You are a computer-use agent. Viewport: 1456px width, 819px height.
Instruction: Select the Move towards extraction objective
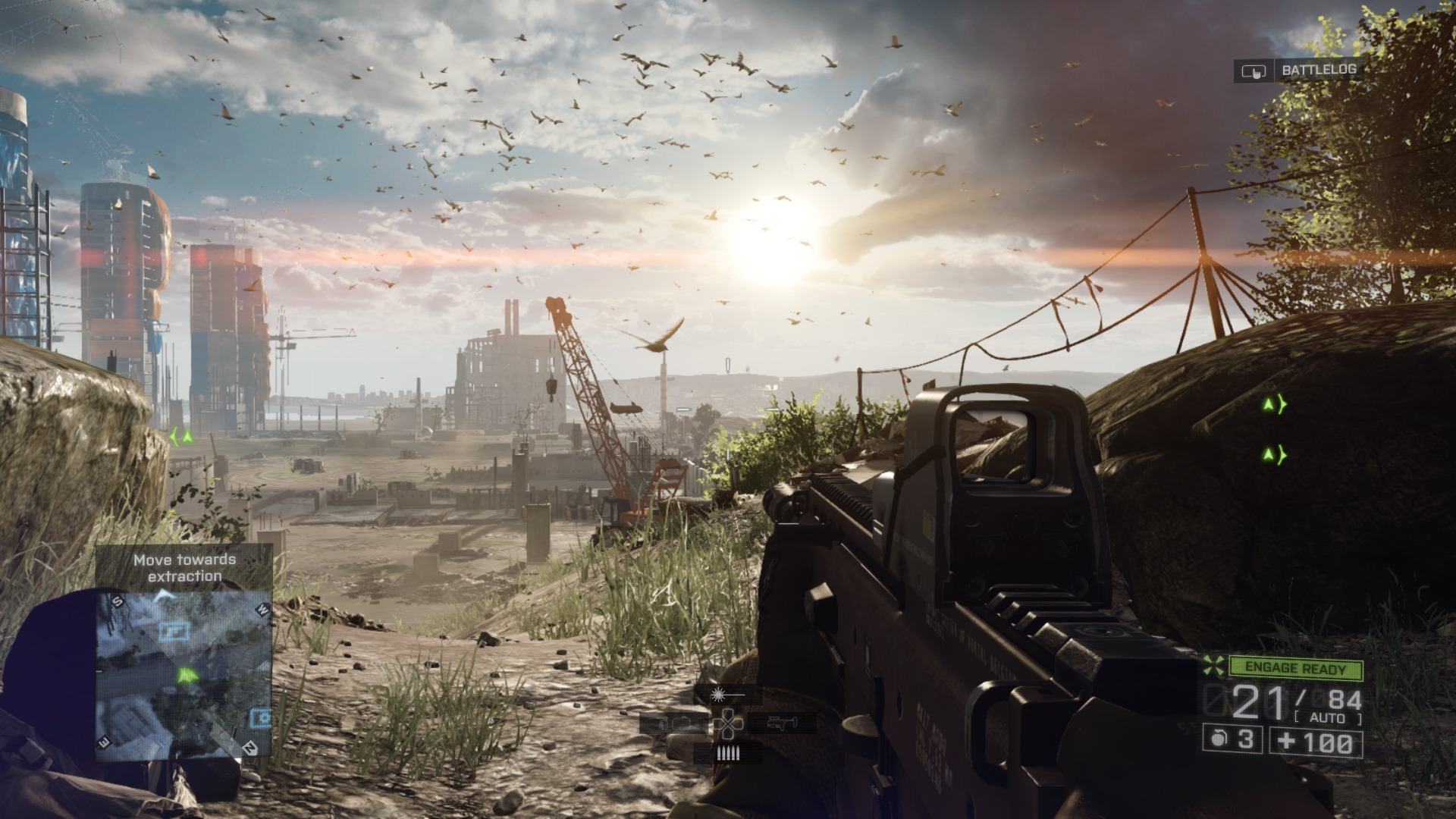(184, 568)
